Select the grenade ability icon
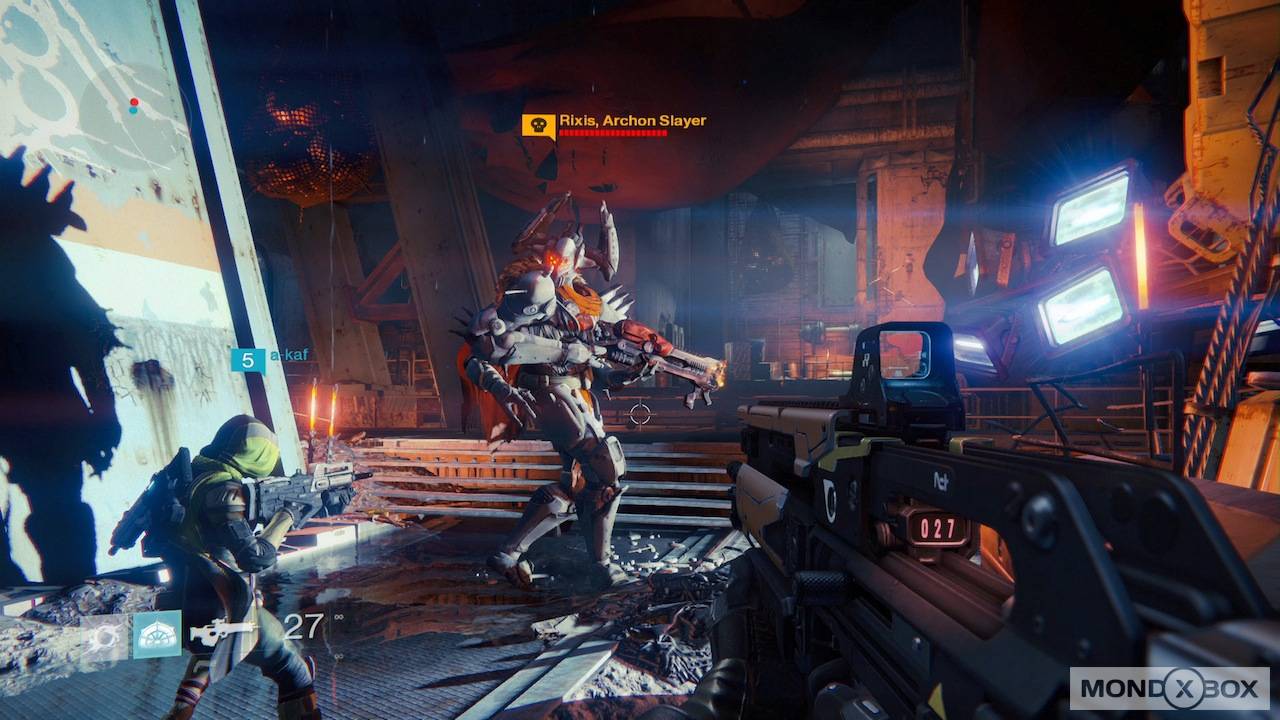 pos(104,633)
